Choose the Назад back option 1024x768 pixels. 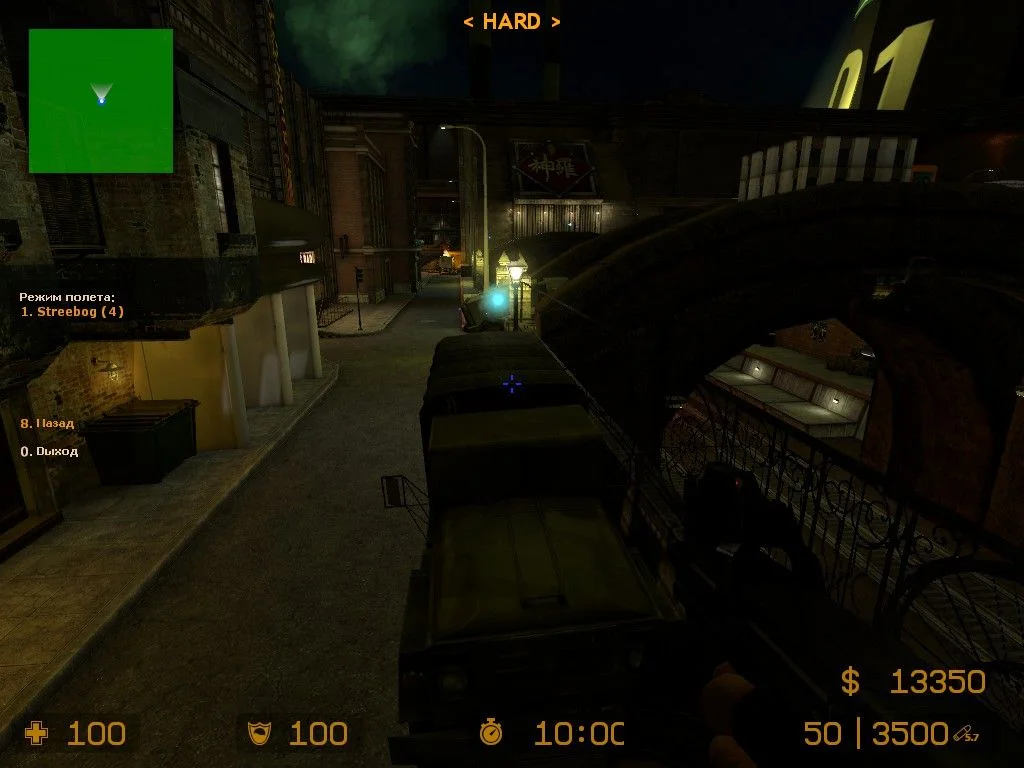[48, 423]
